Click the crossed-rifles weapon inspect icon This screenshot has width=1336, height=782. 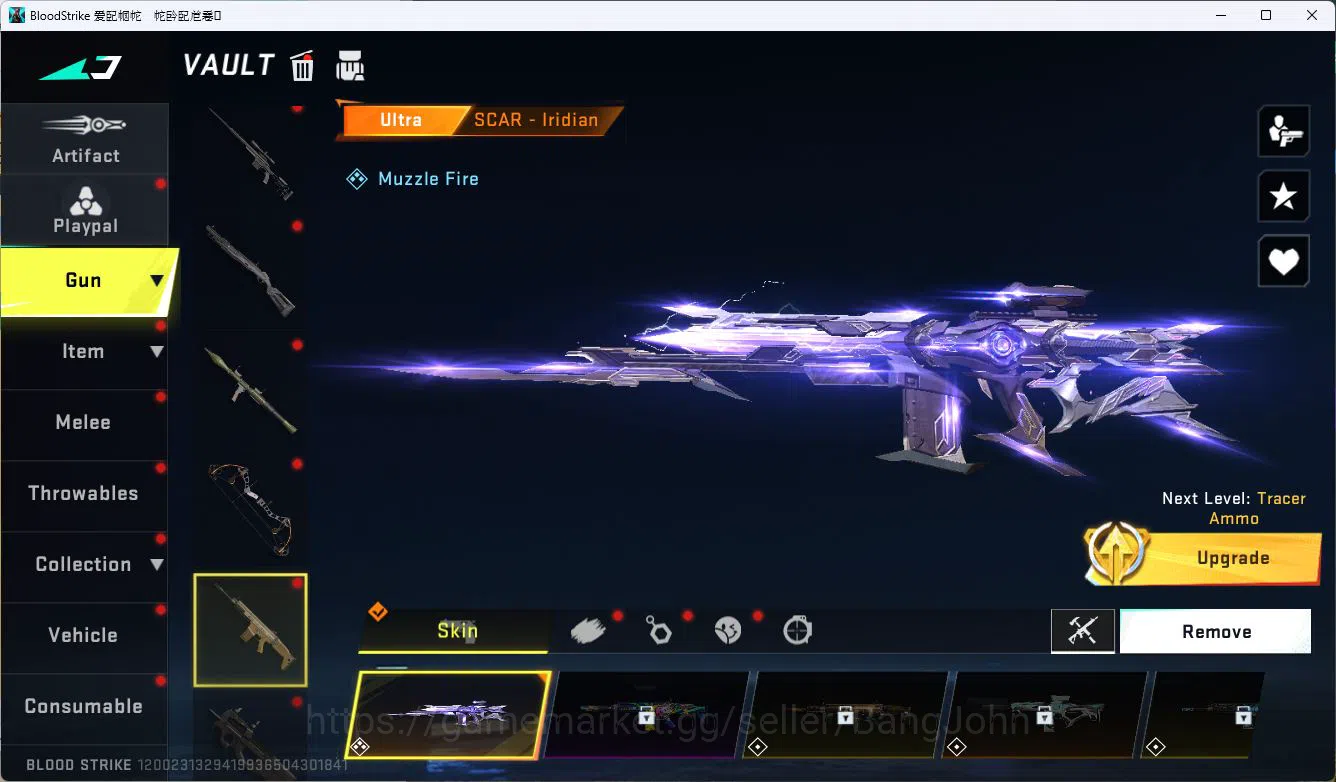tap(1083, 631)
